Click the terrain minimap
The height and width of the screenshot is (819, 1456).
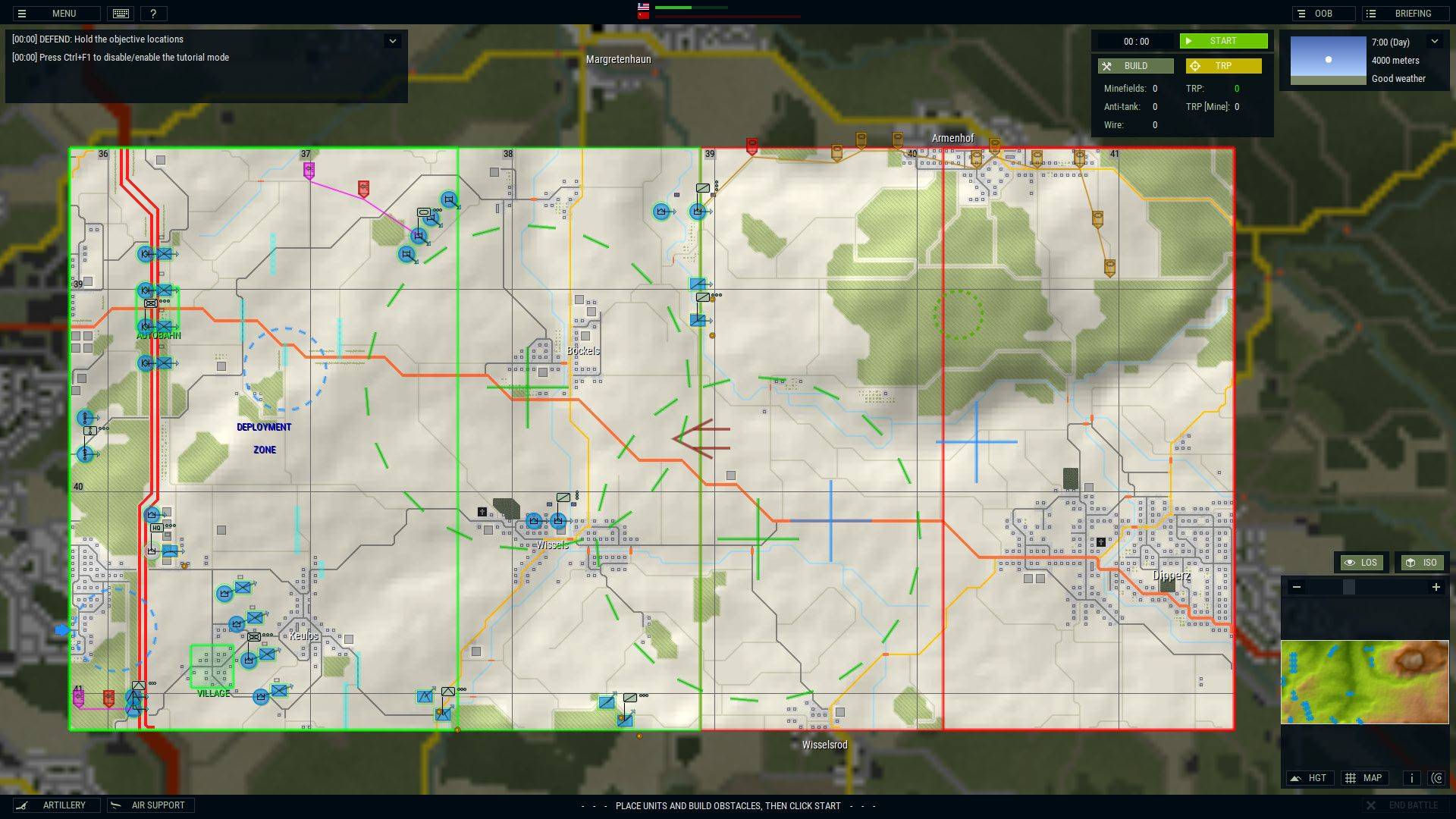pyautogui.click(x=1364, y=682)
